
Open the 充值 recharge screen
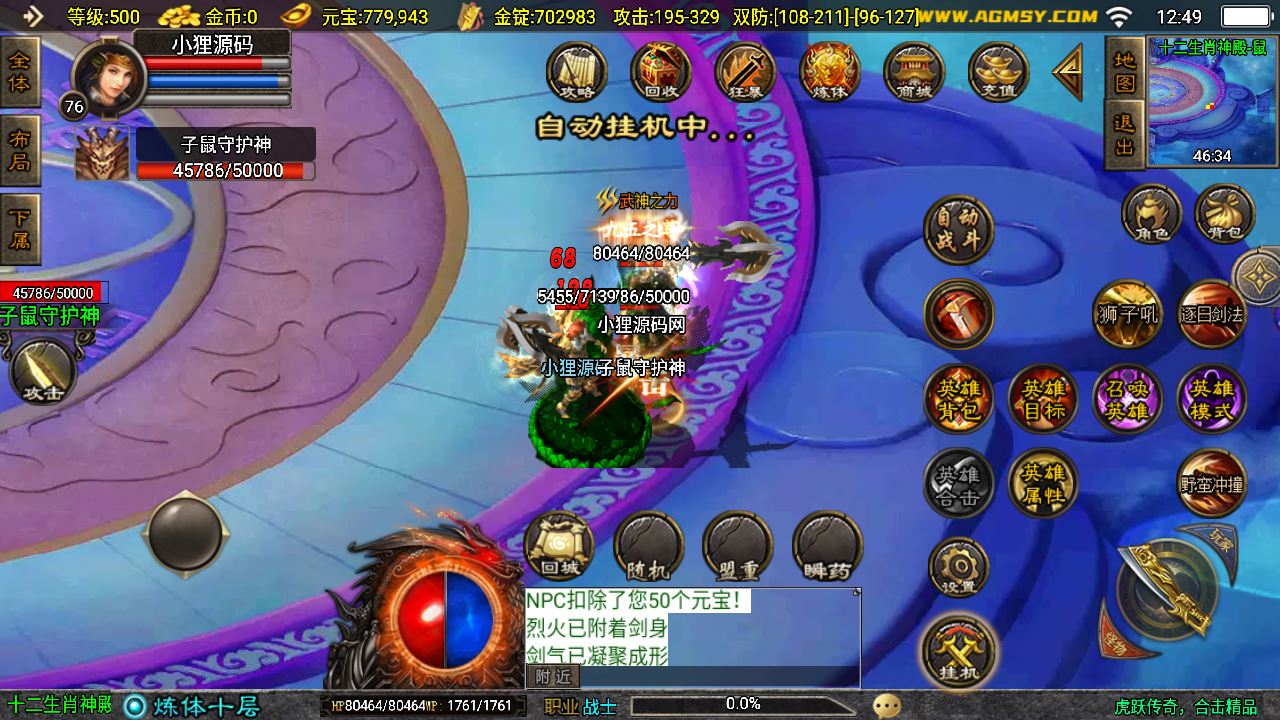pos(999,72)
